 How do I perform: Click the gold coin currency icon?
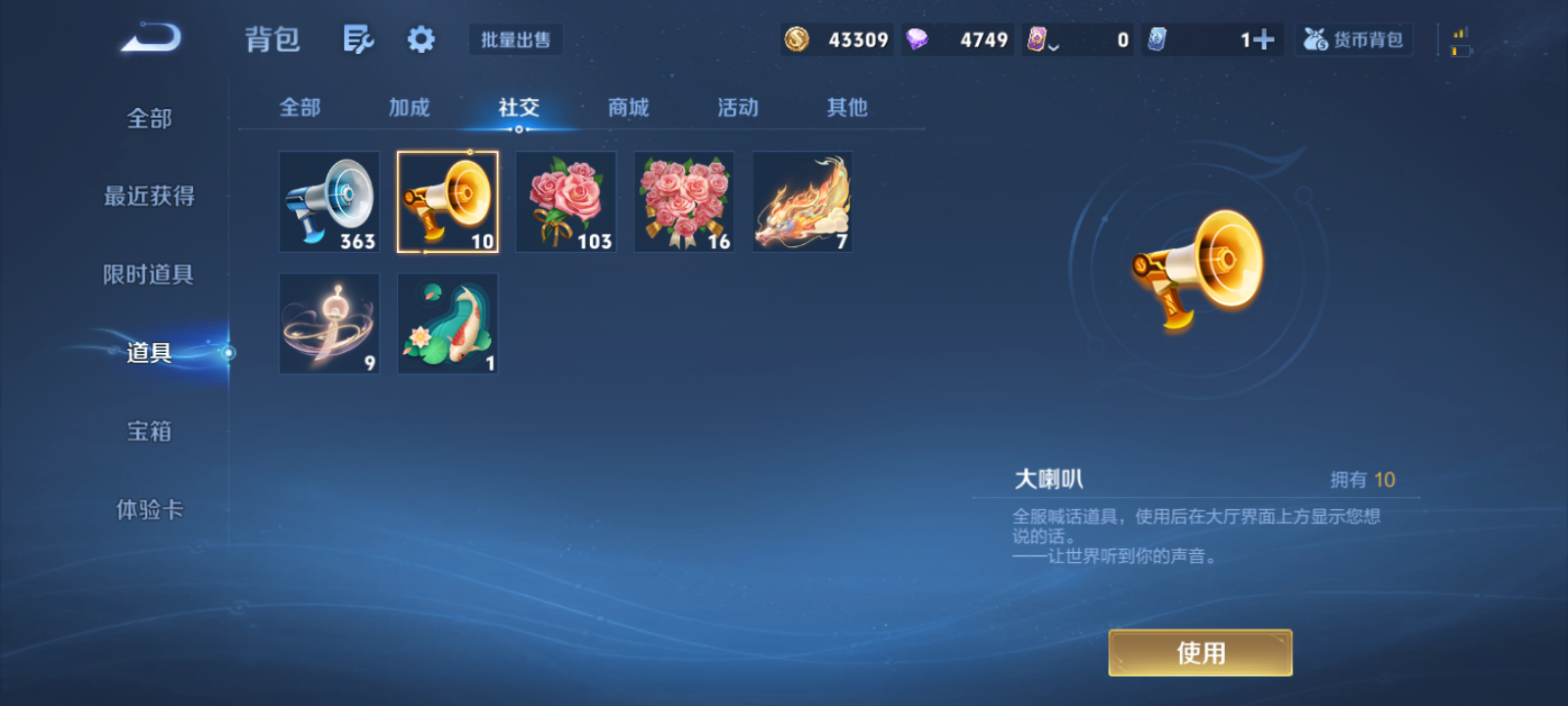click(x=797, y=39)
